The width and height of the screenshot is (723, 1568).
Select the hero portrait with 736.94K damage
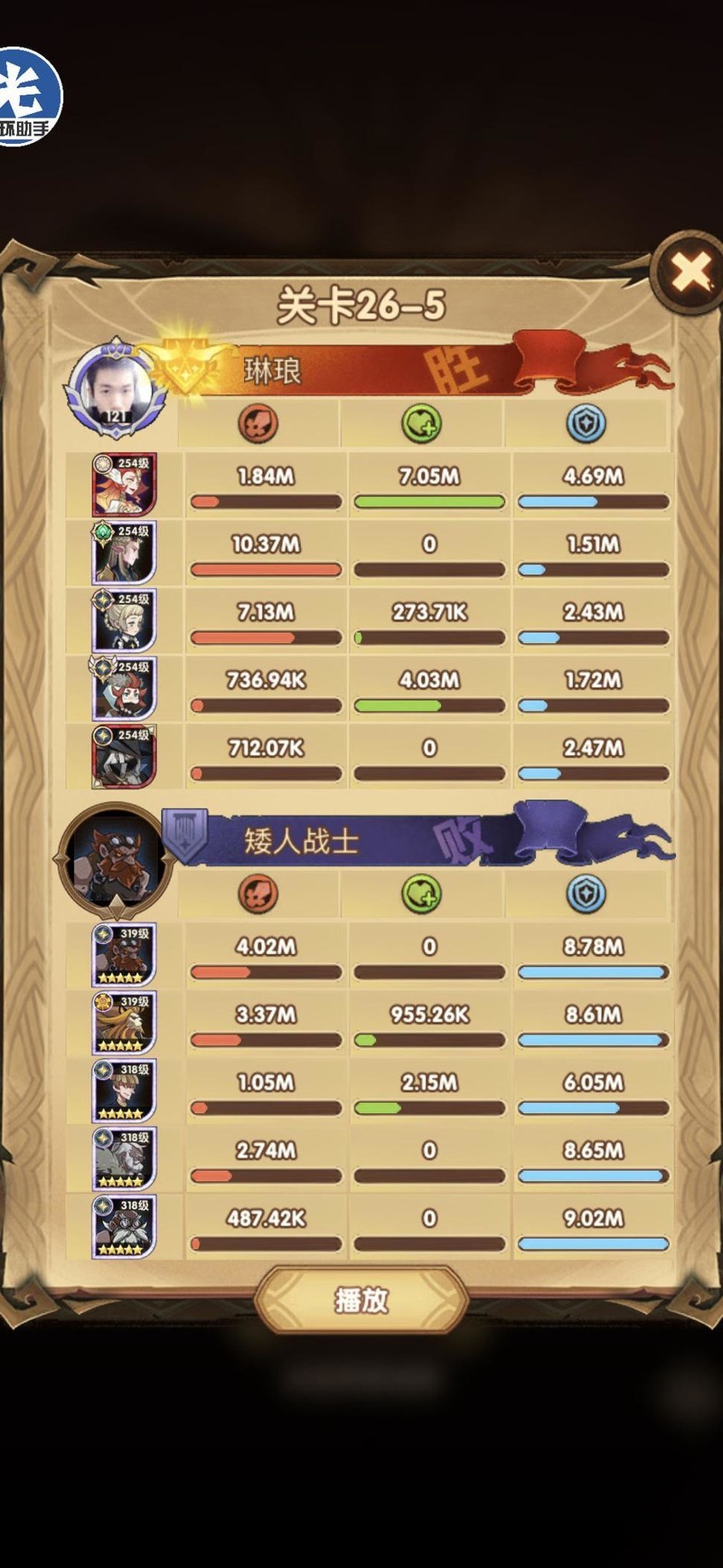[125, 688]
